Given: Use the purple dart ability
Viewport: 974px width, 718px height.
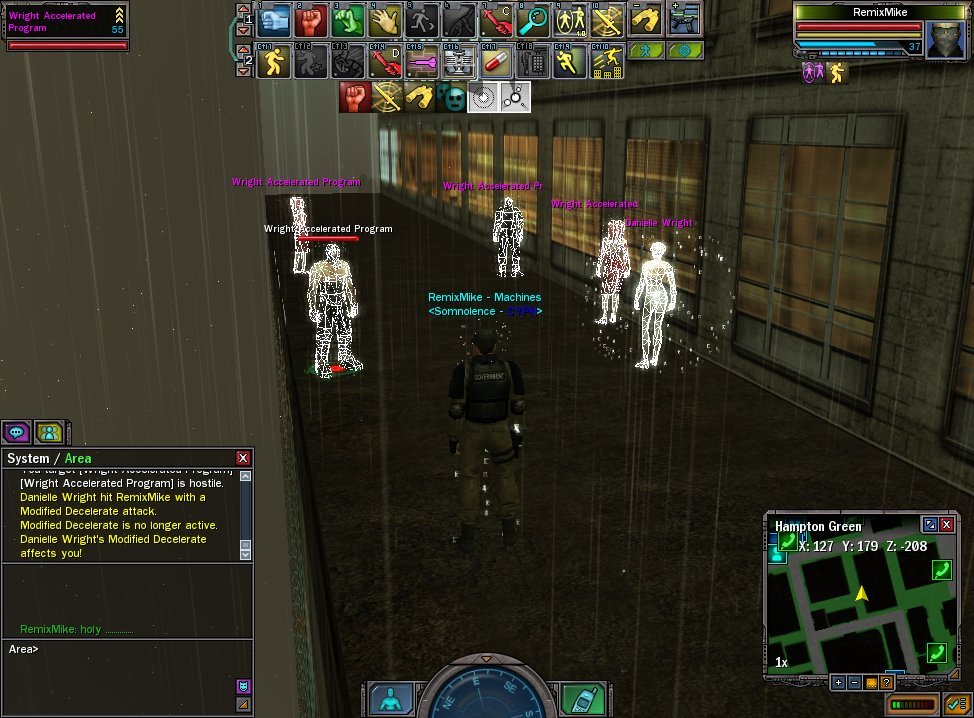Looking at the screenshot, I should coord(421,62).
